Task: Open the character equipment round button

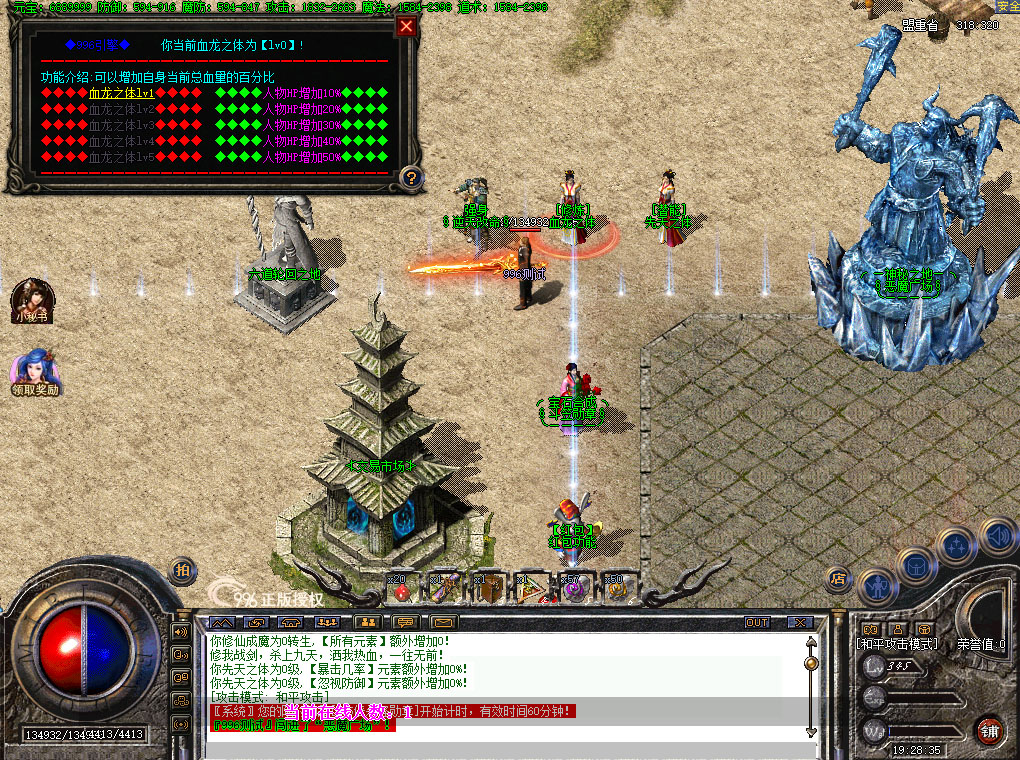Action: (x=877, y=584)
